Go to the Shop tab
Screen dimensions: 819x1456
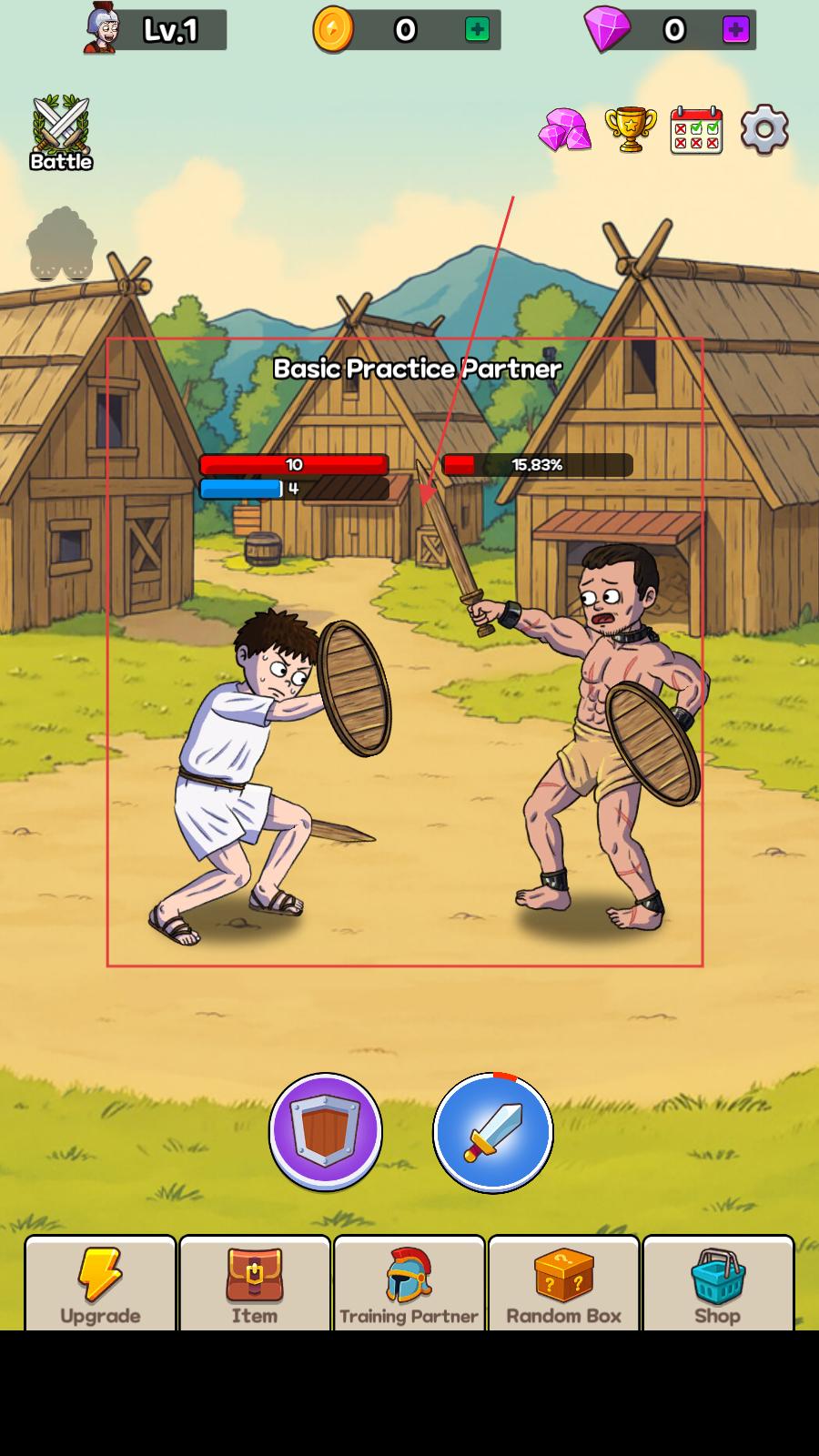(x=718, y=1284)
